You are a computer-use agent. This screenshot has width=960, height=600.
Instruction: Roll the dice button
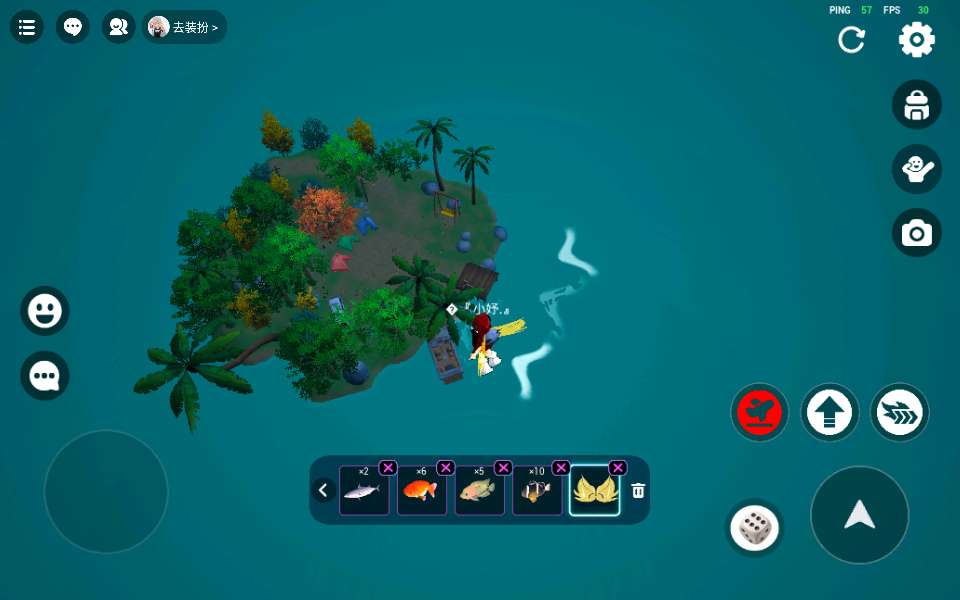755,527
